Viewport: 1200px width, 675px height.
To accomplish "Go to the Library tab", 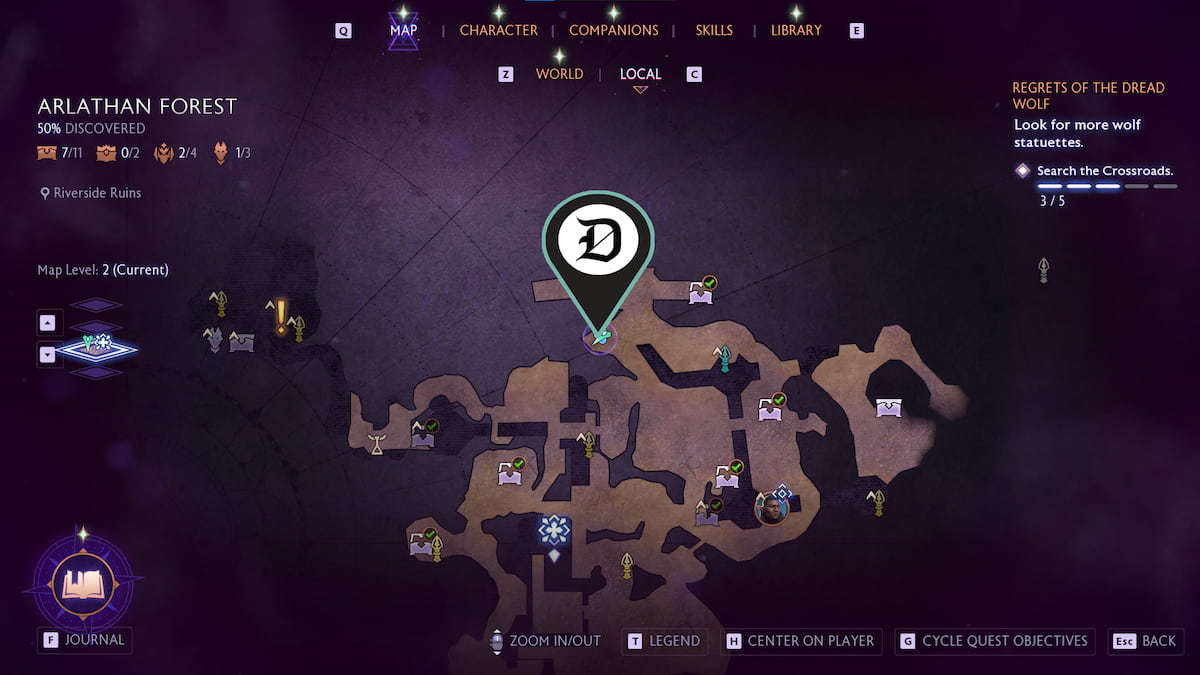I will tap(796, 30).
